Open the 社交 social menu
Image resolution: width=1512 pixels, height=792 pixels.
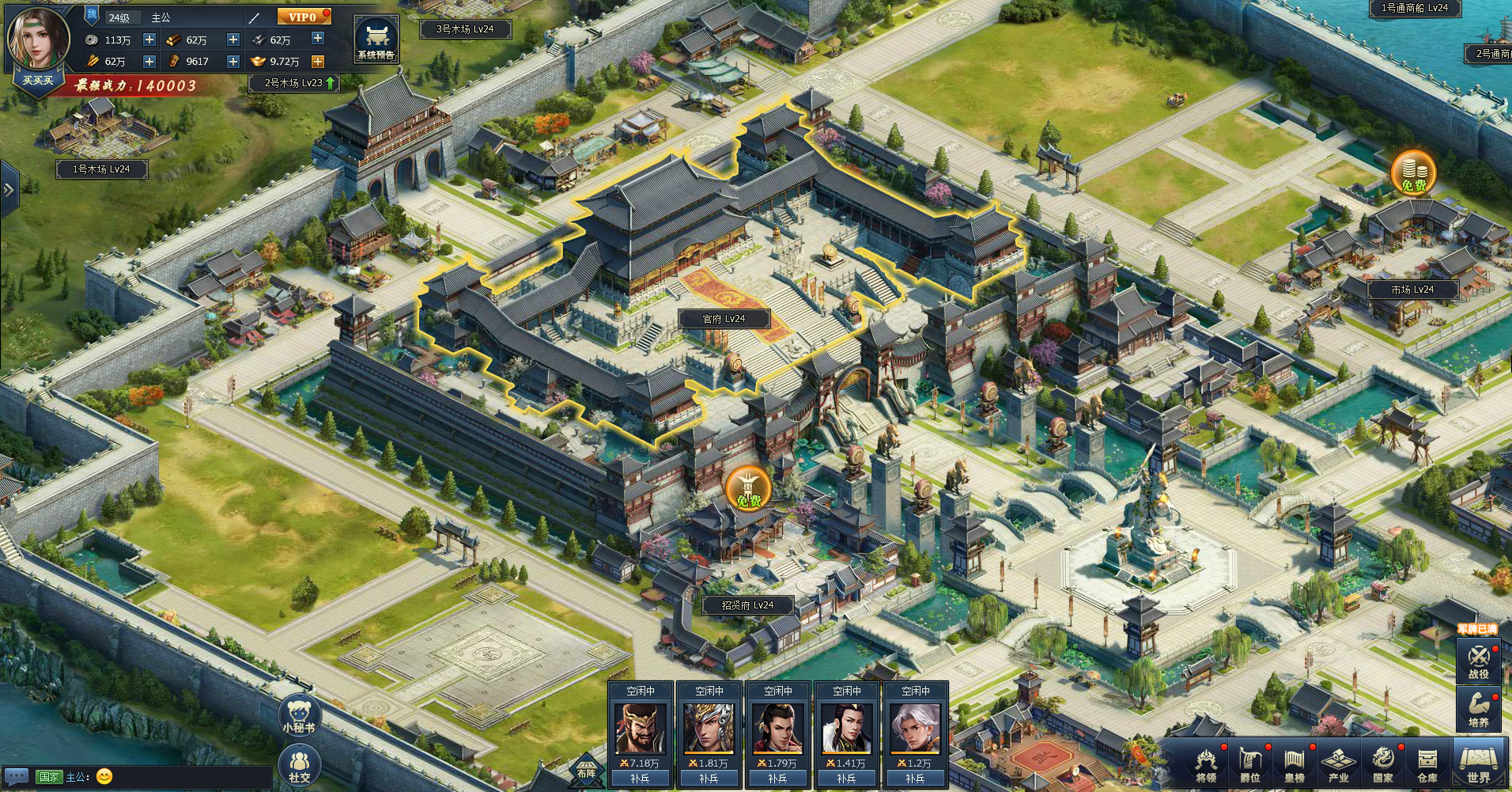[299, 766]
